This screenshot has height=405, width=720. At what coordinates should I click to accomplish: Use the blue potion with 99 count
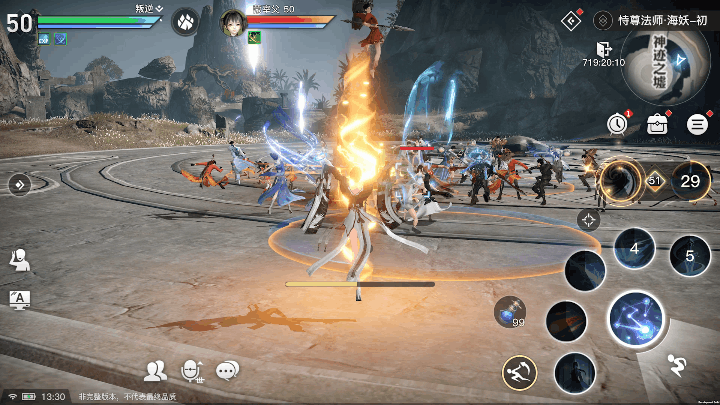click(509, 310)
